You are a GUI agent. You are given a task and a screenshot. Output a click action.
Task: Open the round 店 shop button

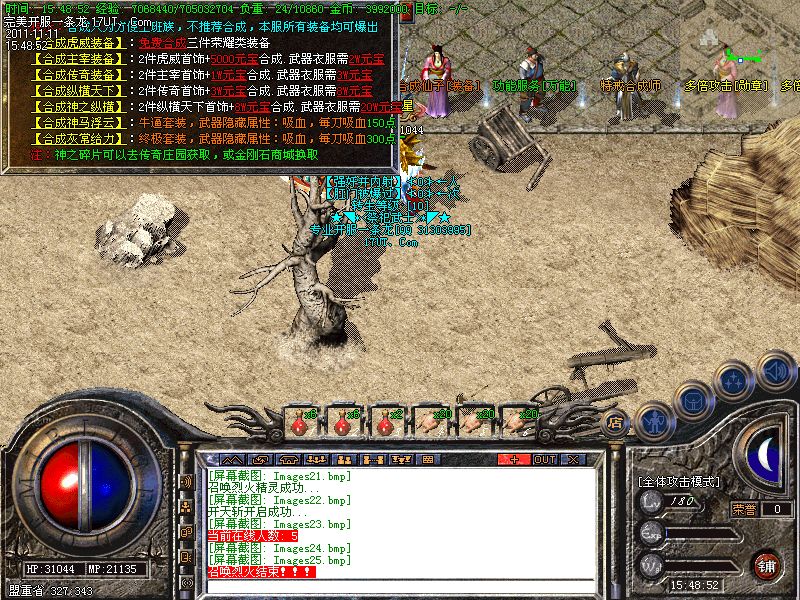pos(616,423)
